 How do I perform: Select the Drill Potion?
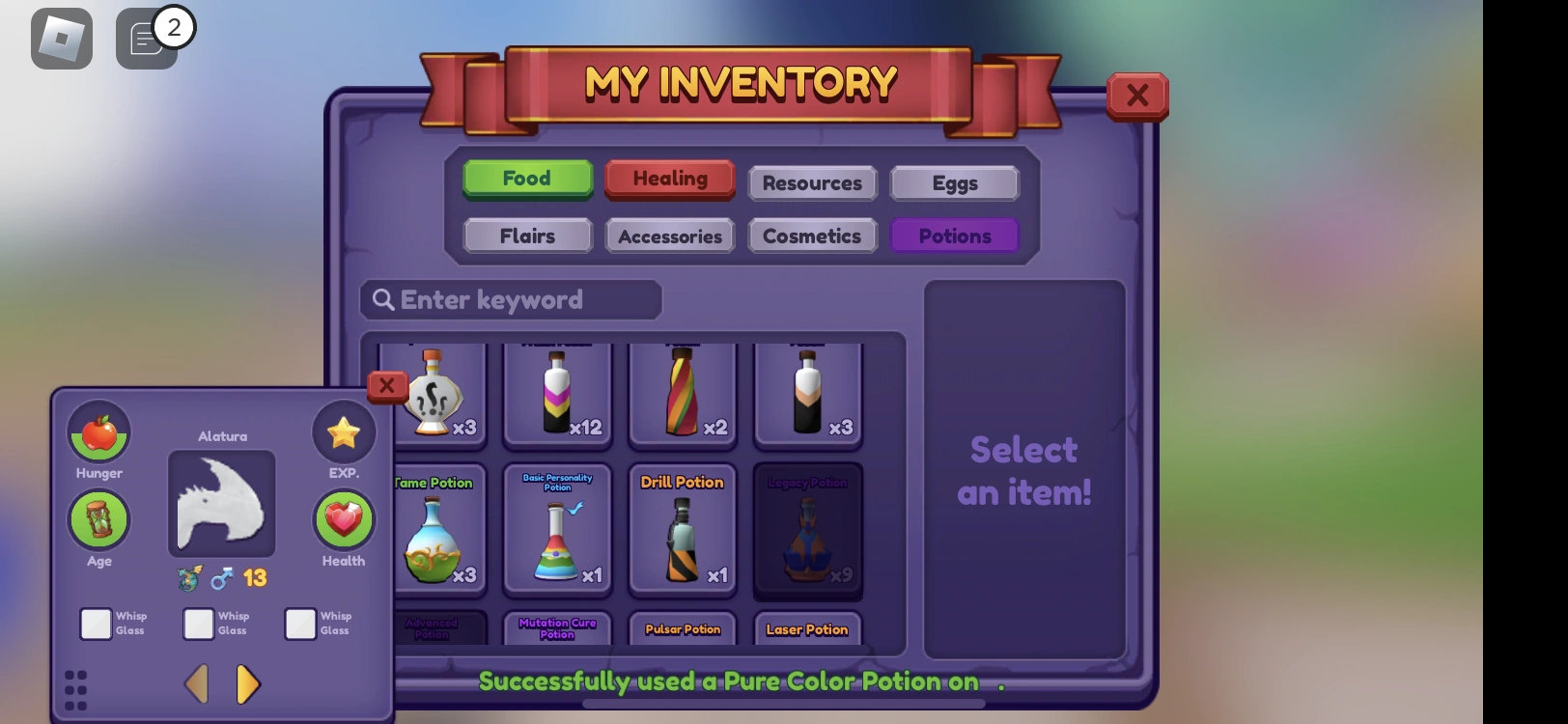pyautogui.click(x=683, y=531)
